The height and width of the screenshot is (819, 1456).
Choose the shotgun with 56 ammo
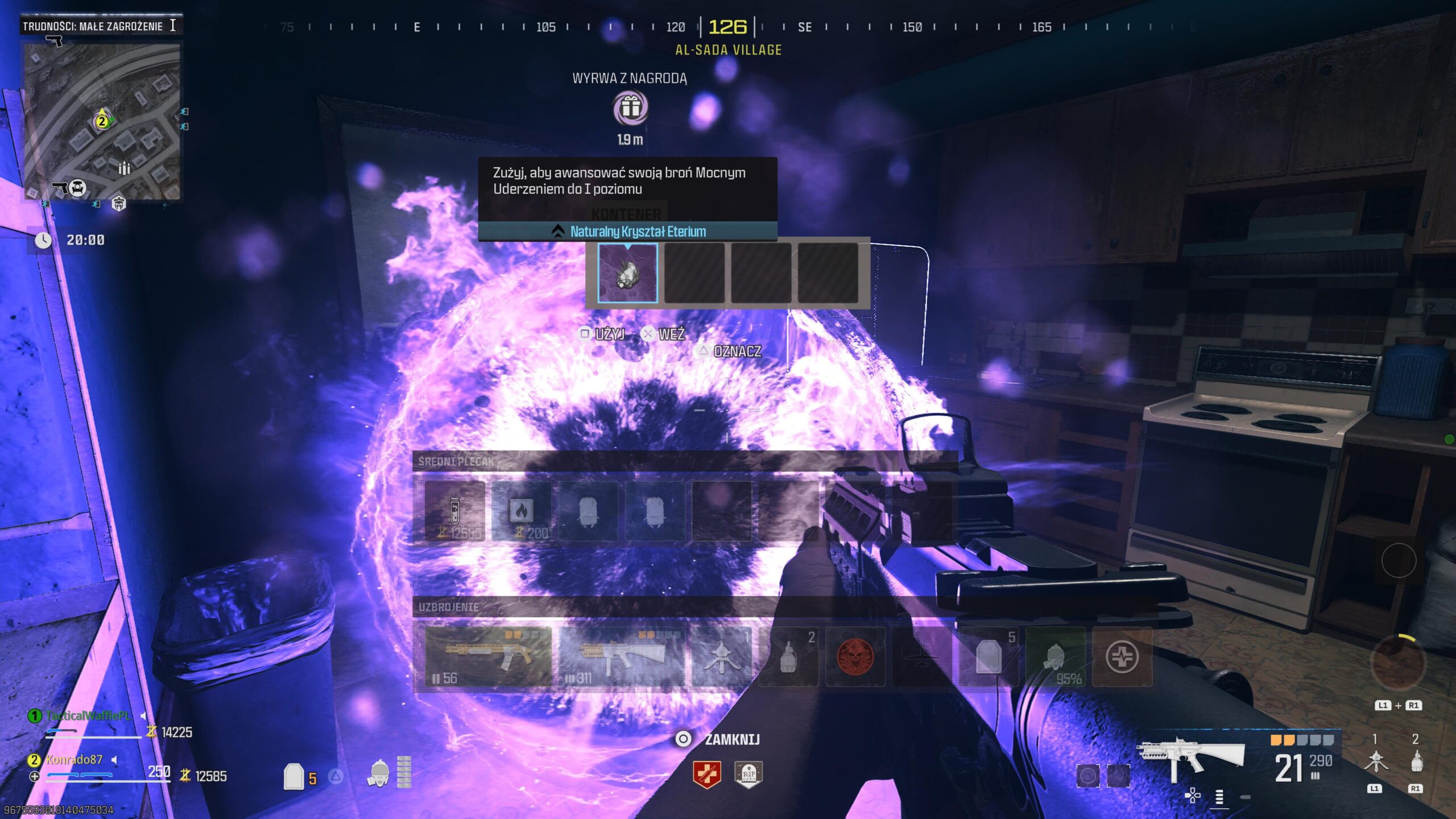coord(488,656)
